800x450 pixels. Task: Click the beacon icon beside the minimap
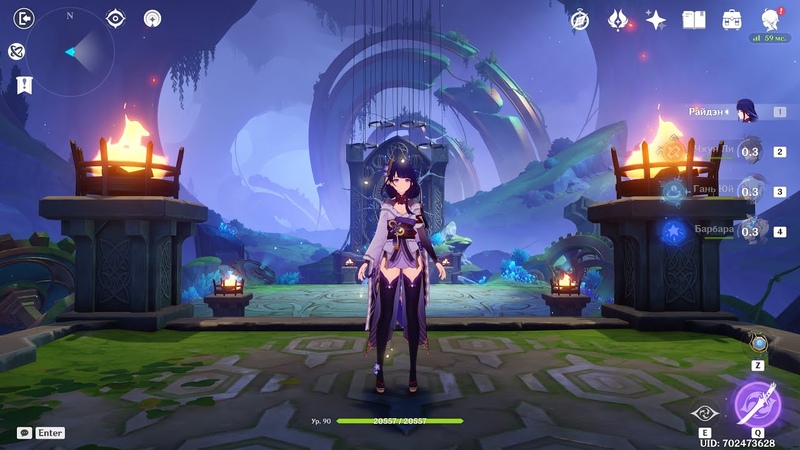pyautogui.click(x=152, y=18)
